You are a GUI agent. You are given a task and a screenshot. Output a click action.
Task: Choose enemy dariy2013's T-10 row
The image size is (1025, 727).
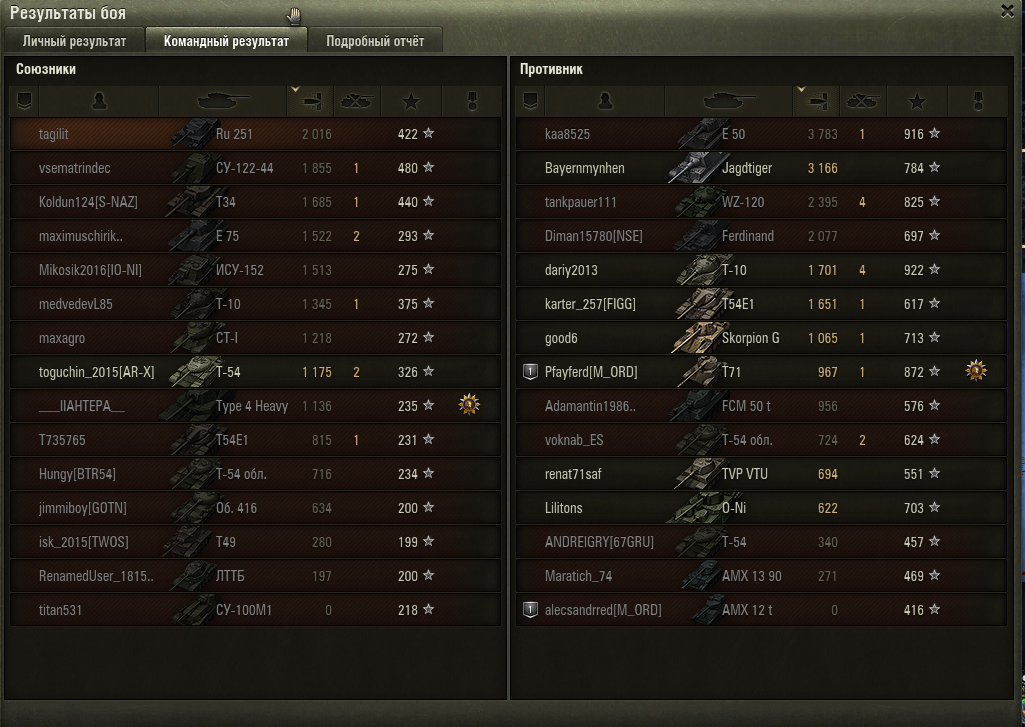760,270
